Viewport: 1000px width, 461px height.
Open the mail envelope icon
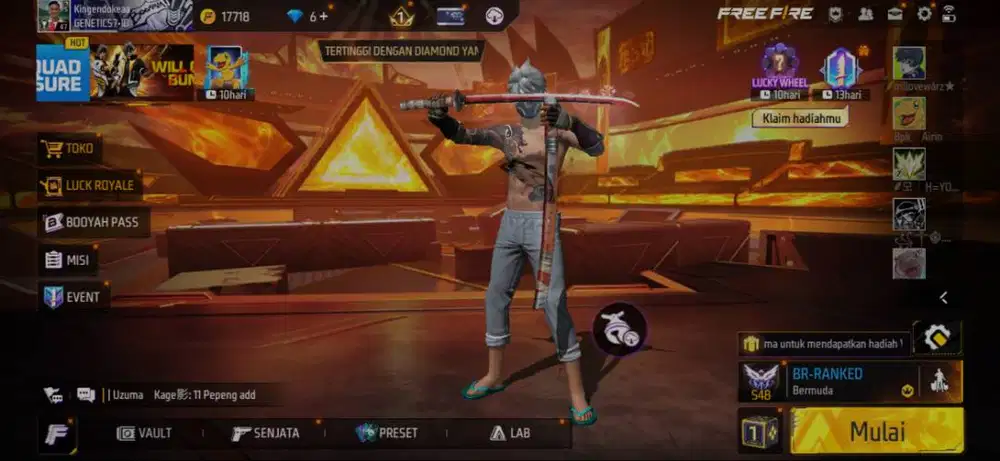[895, 14]
